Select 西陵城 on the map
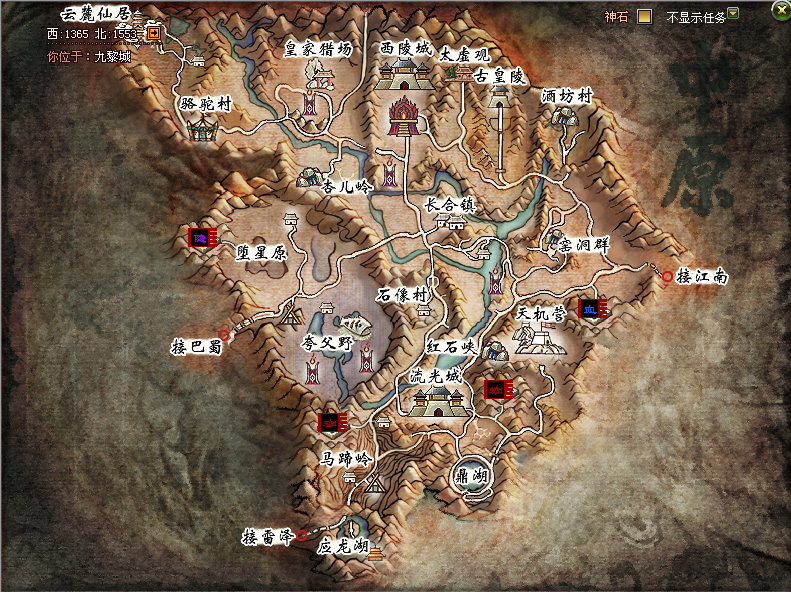 point(407,48)
